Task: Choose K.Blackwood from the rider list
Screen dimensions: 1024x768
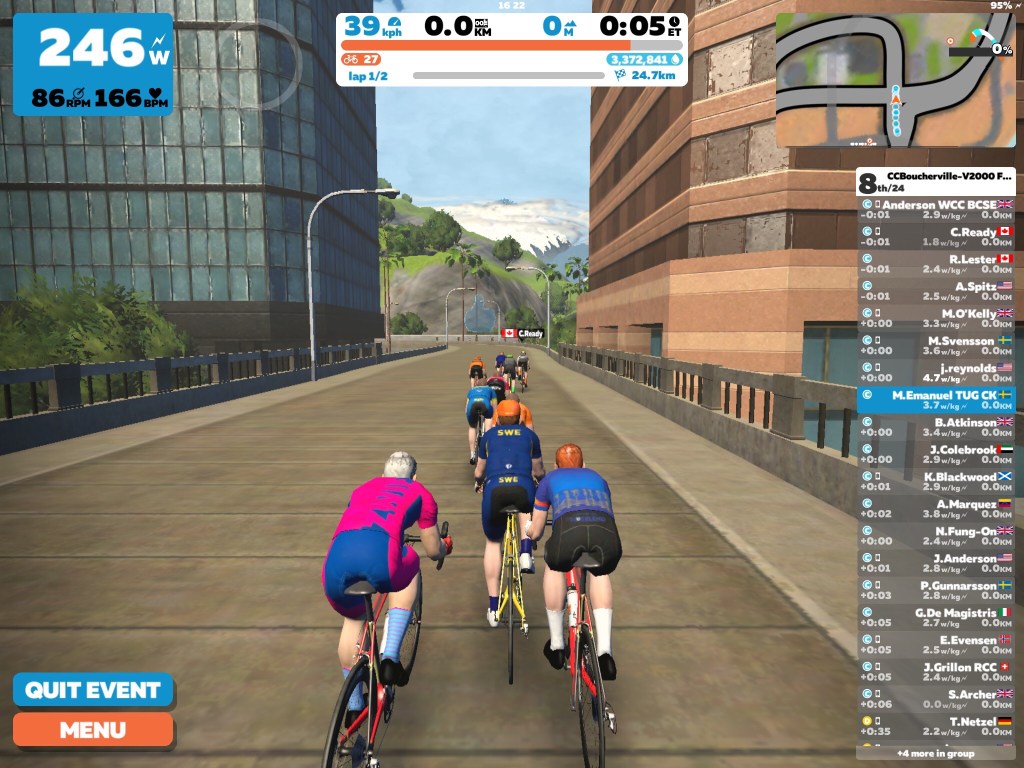Action: pos(936,481)
